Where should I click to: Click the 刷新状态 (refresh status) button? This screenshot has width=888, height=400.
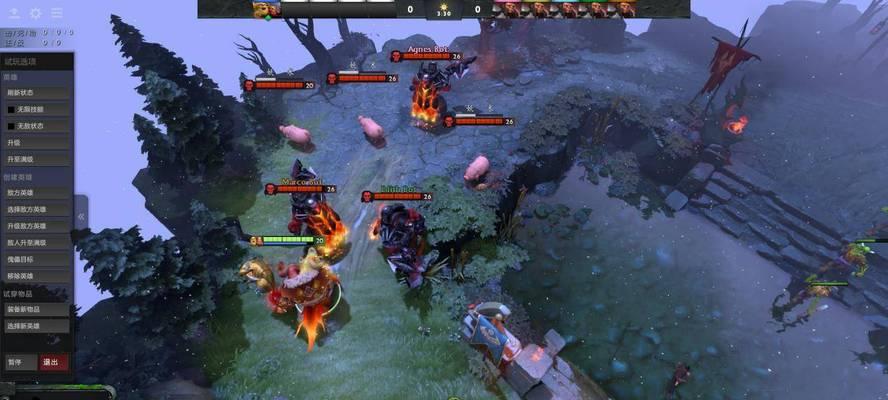[36, 93]
